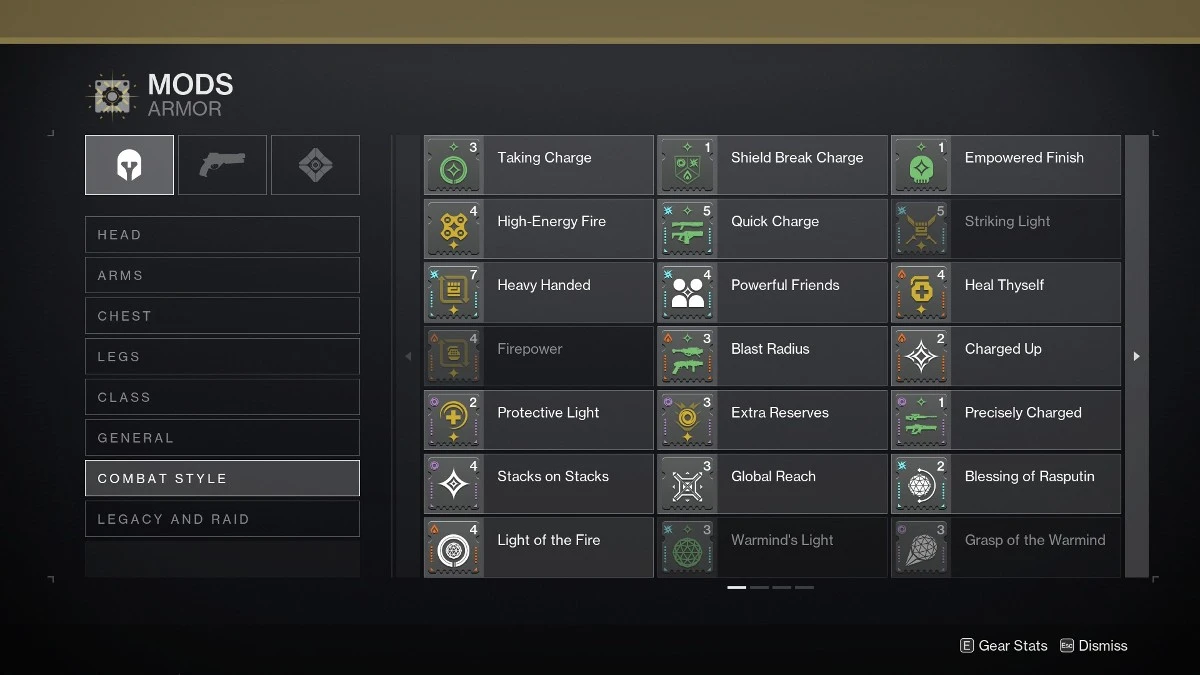This screenshot has height=675, width=1200.
Task: Select the Blessing of Rasputin mod
Action: coord(1006,484)
